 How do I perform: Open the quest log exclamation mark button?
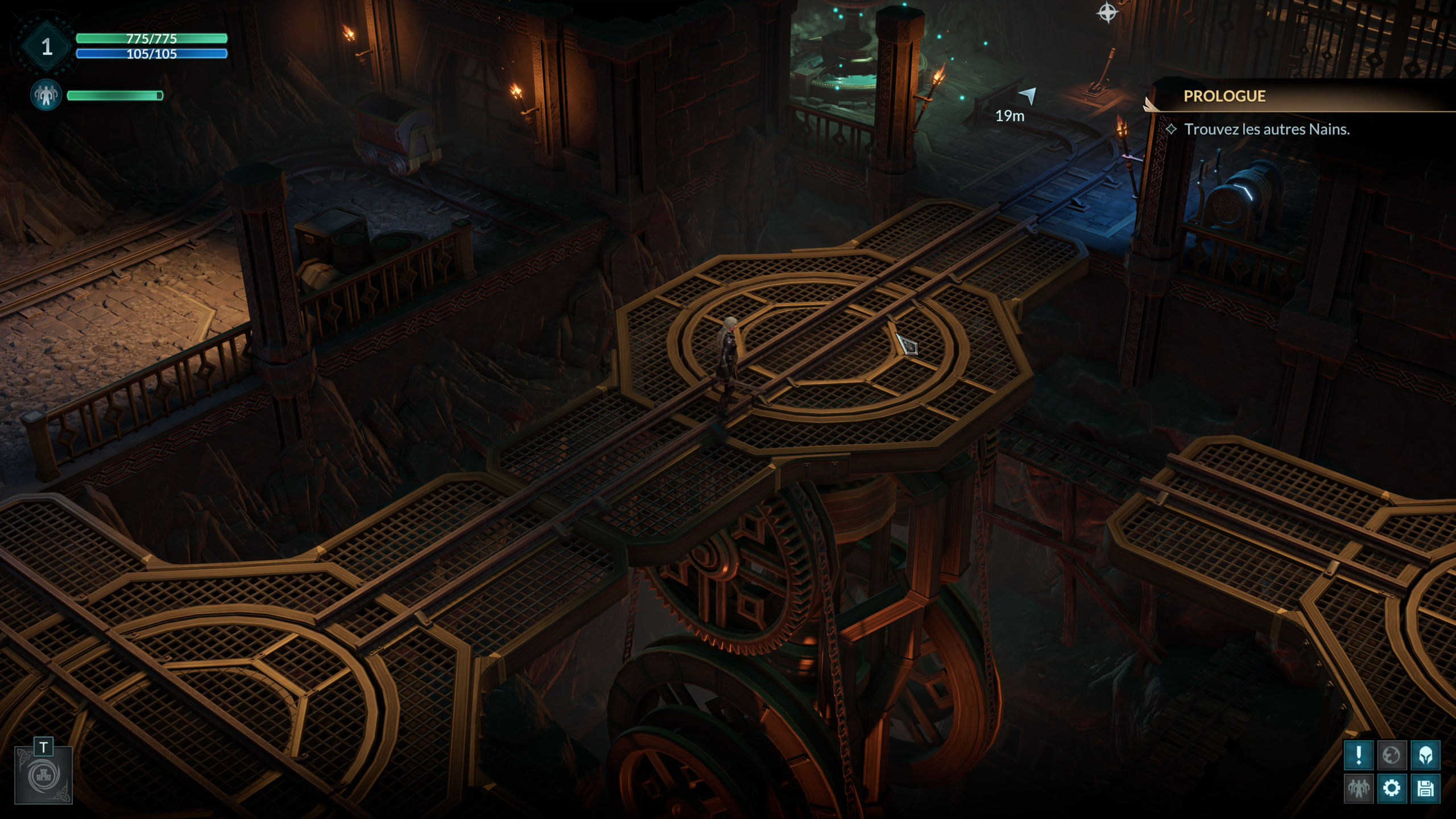tap(1359, 755)
